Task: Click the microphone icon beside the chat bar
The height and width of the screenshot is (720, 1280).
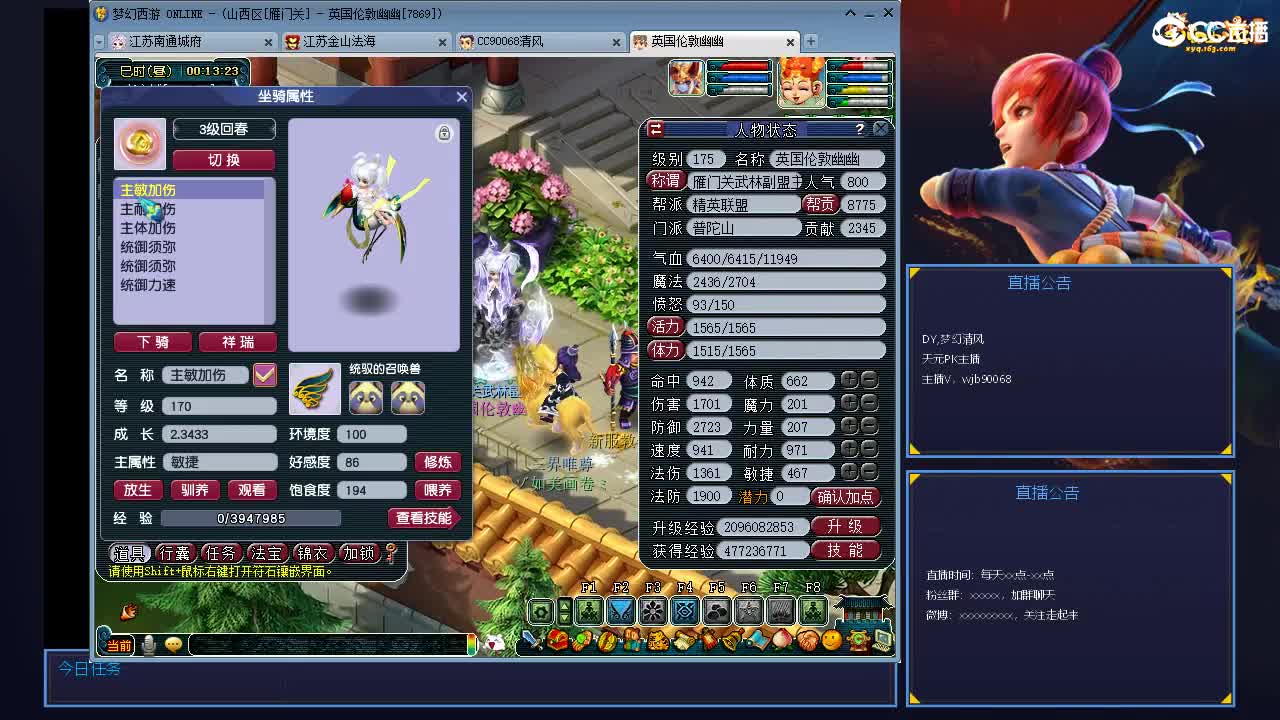Action: 148,644
